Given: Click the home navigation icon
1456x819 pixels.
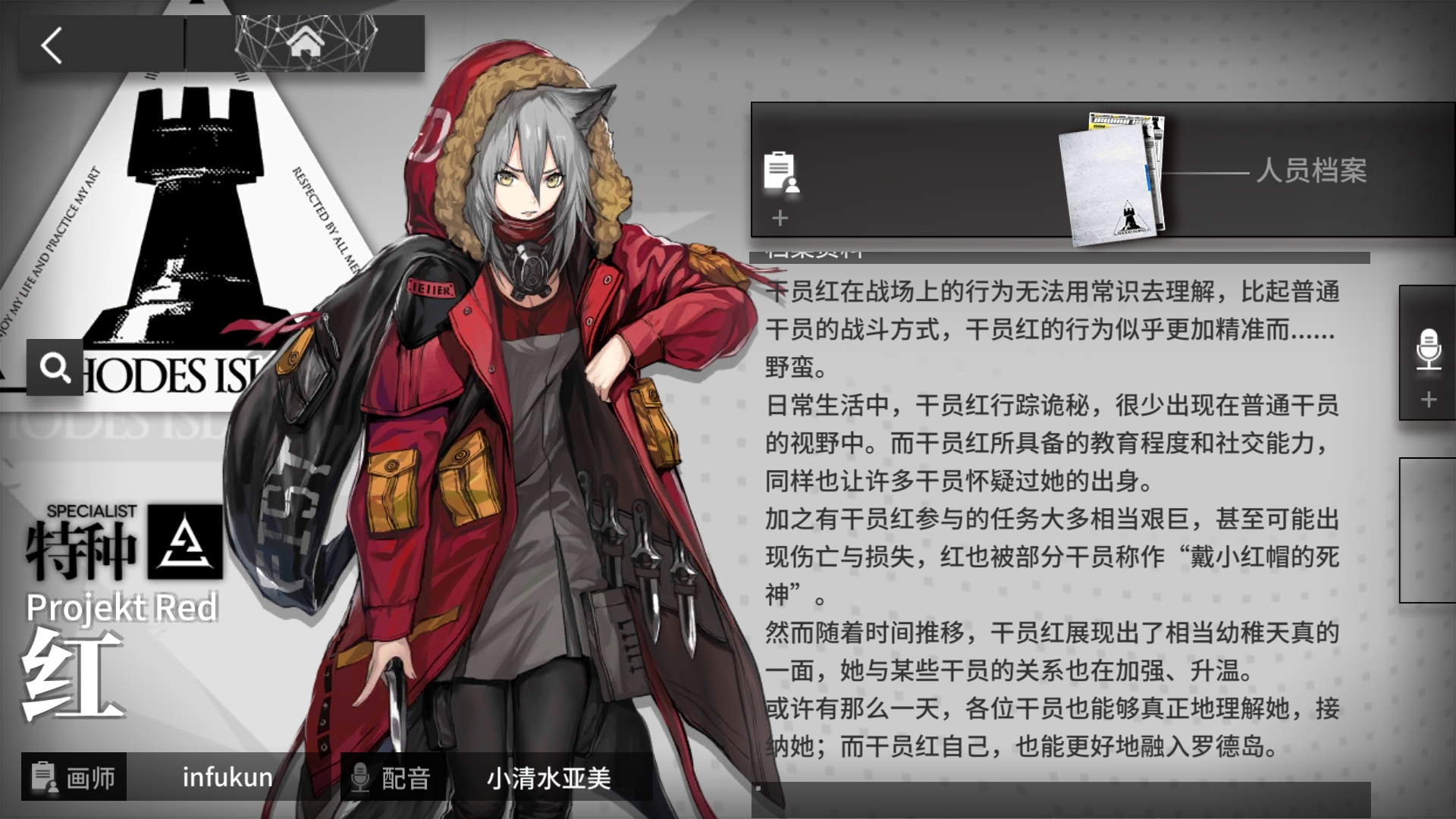Looking at the screenshot, I should (x=303, y=44).
